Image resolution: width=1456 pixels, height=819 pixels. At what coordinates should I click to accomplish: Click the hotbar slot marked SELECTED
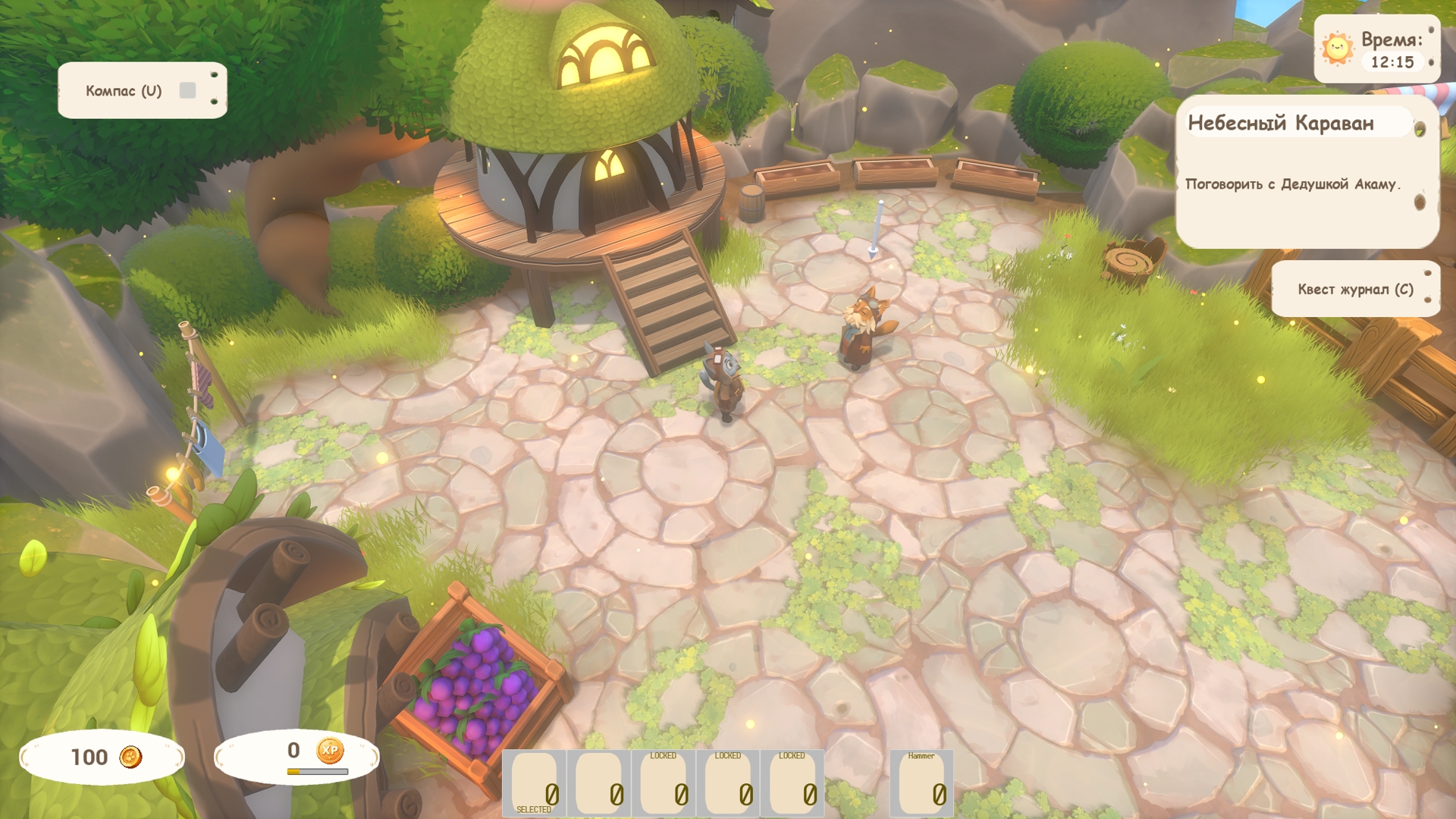click(x=535, y=783)
